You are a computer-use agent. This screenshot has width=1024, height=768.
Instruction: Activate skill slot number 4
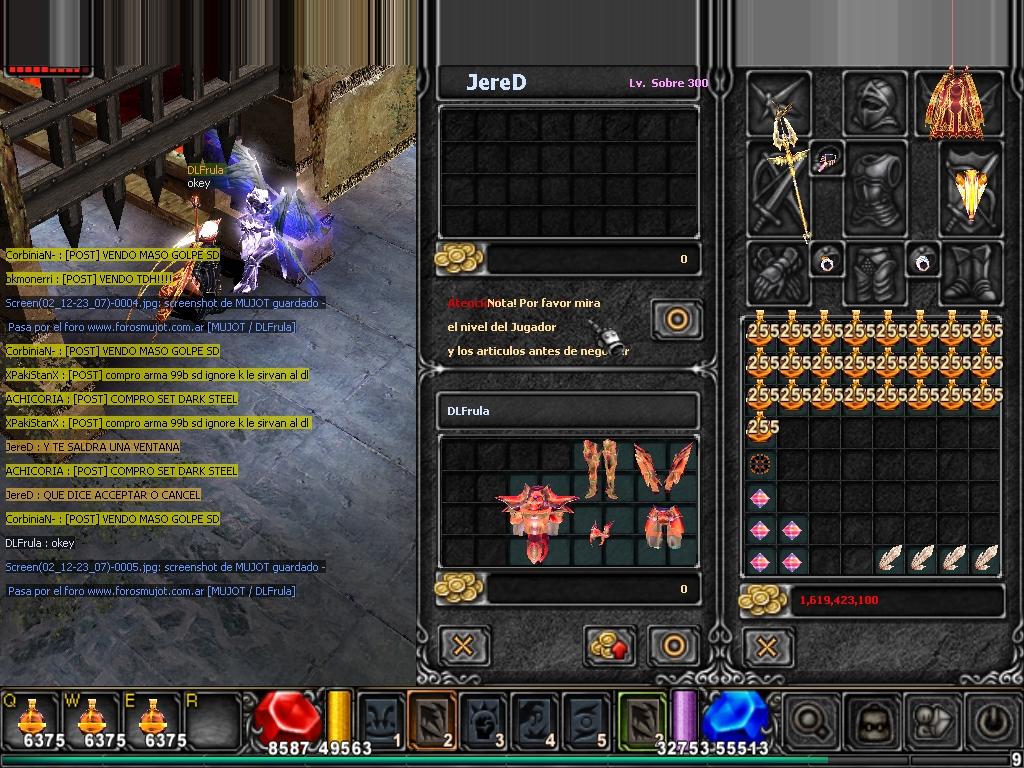point(534,720)
